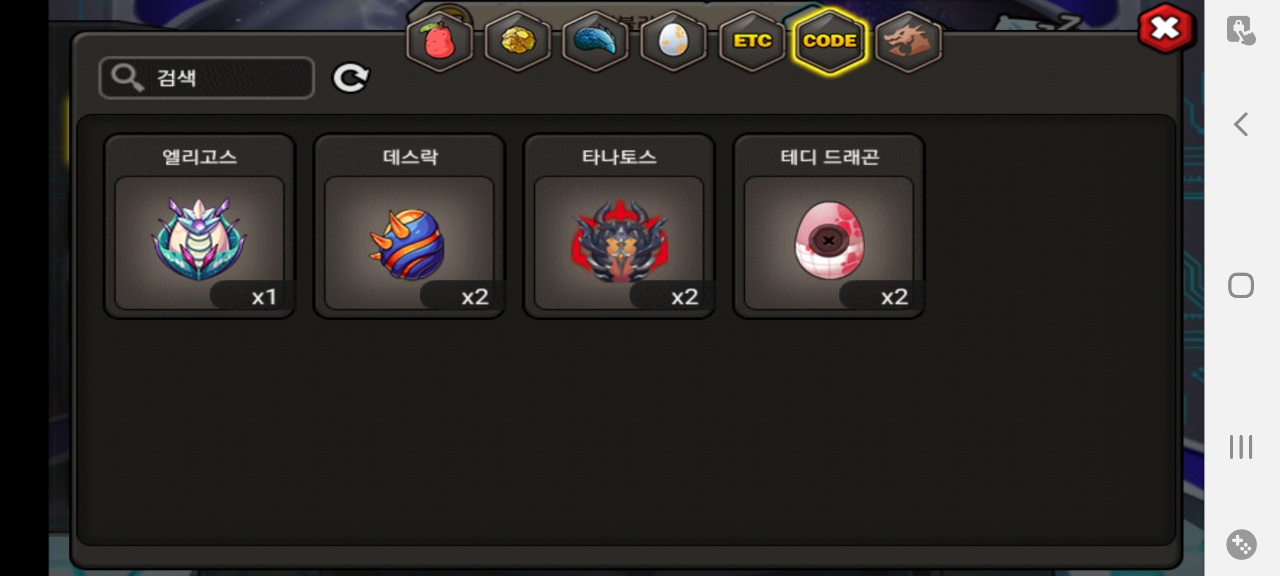Open the gold coin category tab

click(518, 41)
